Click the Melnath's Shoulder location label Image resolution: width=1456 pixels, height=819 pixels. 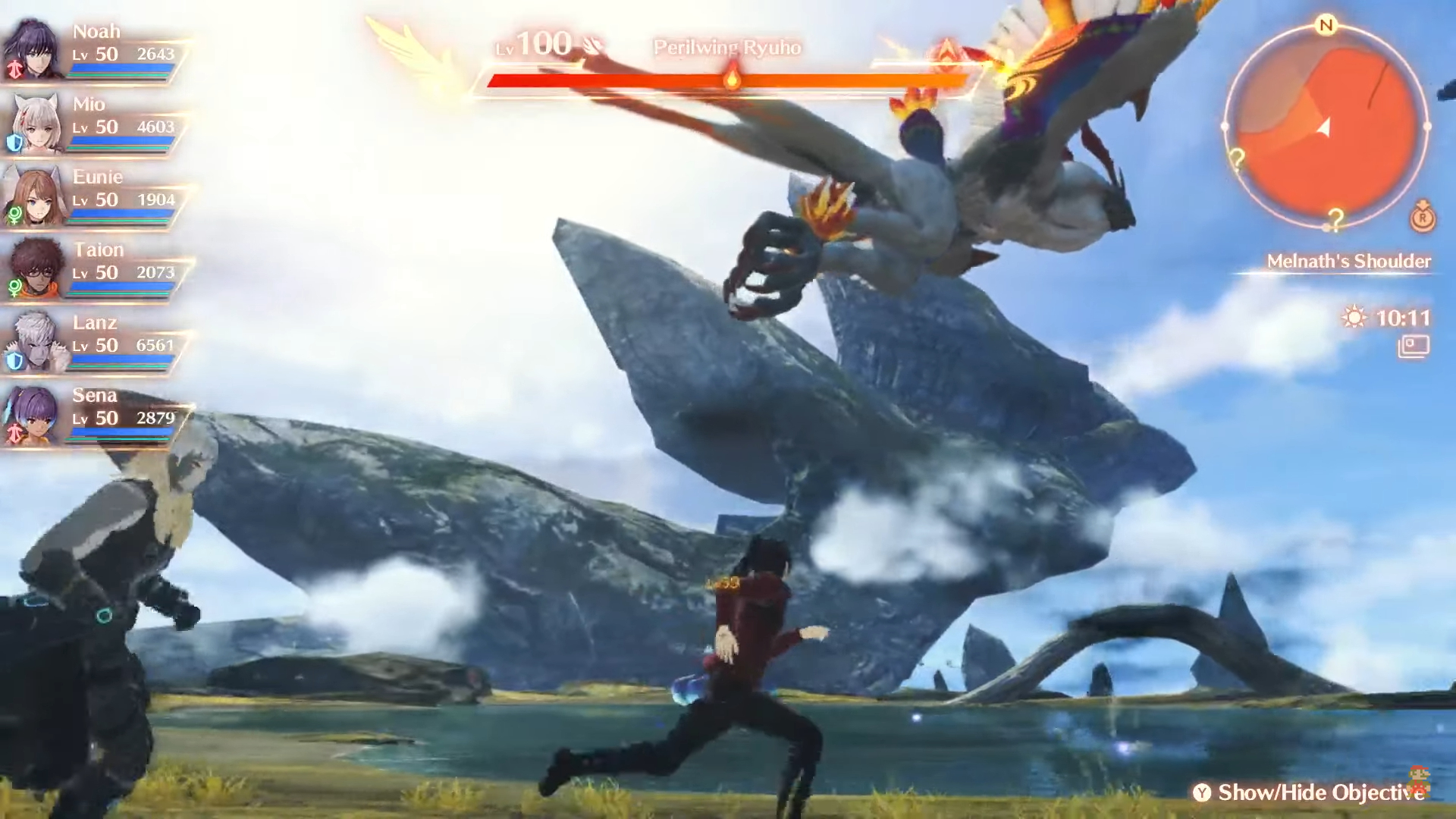(1348, 262)
